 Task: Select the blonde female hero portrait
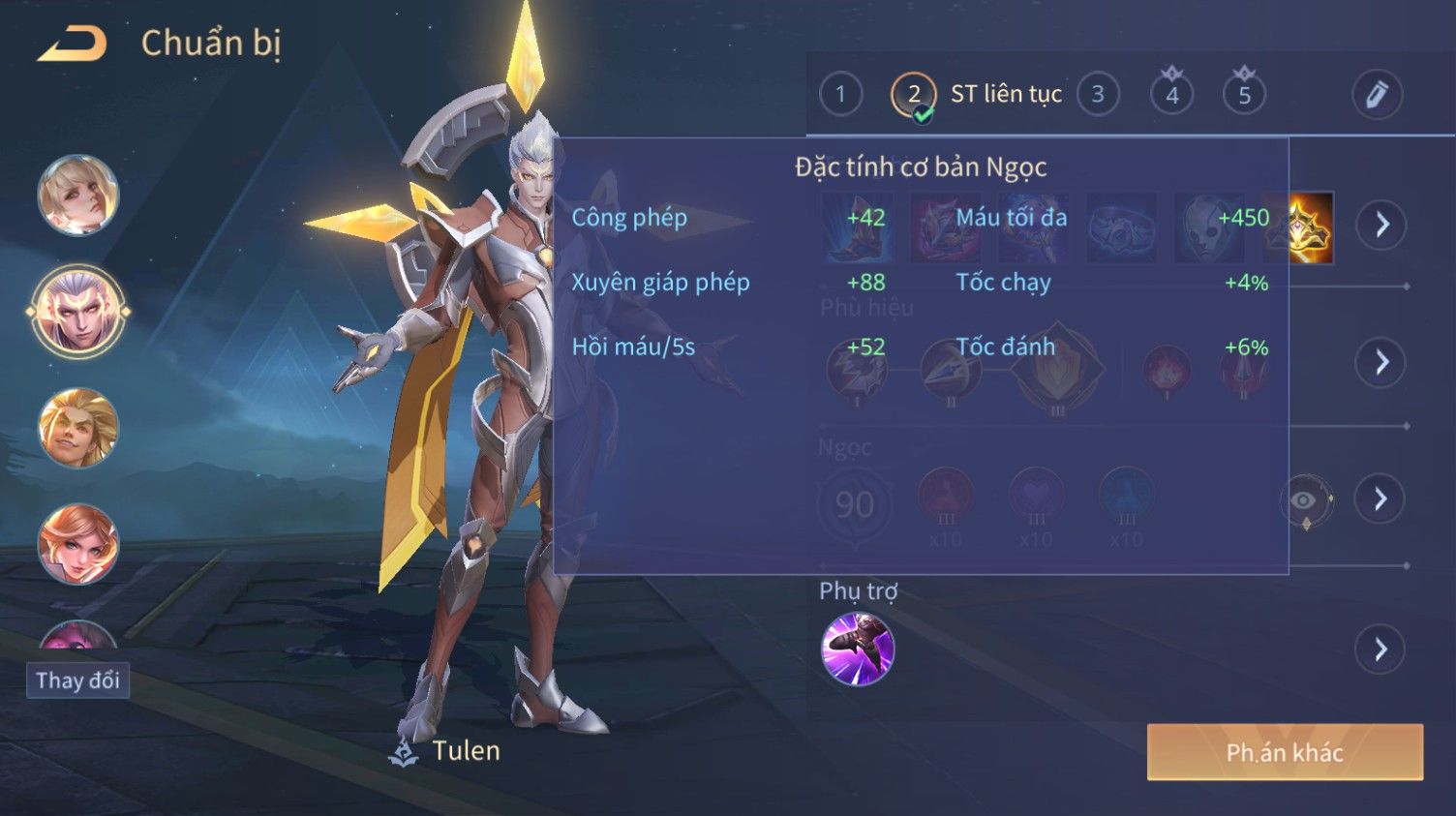coord(77,195)
